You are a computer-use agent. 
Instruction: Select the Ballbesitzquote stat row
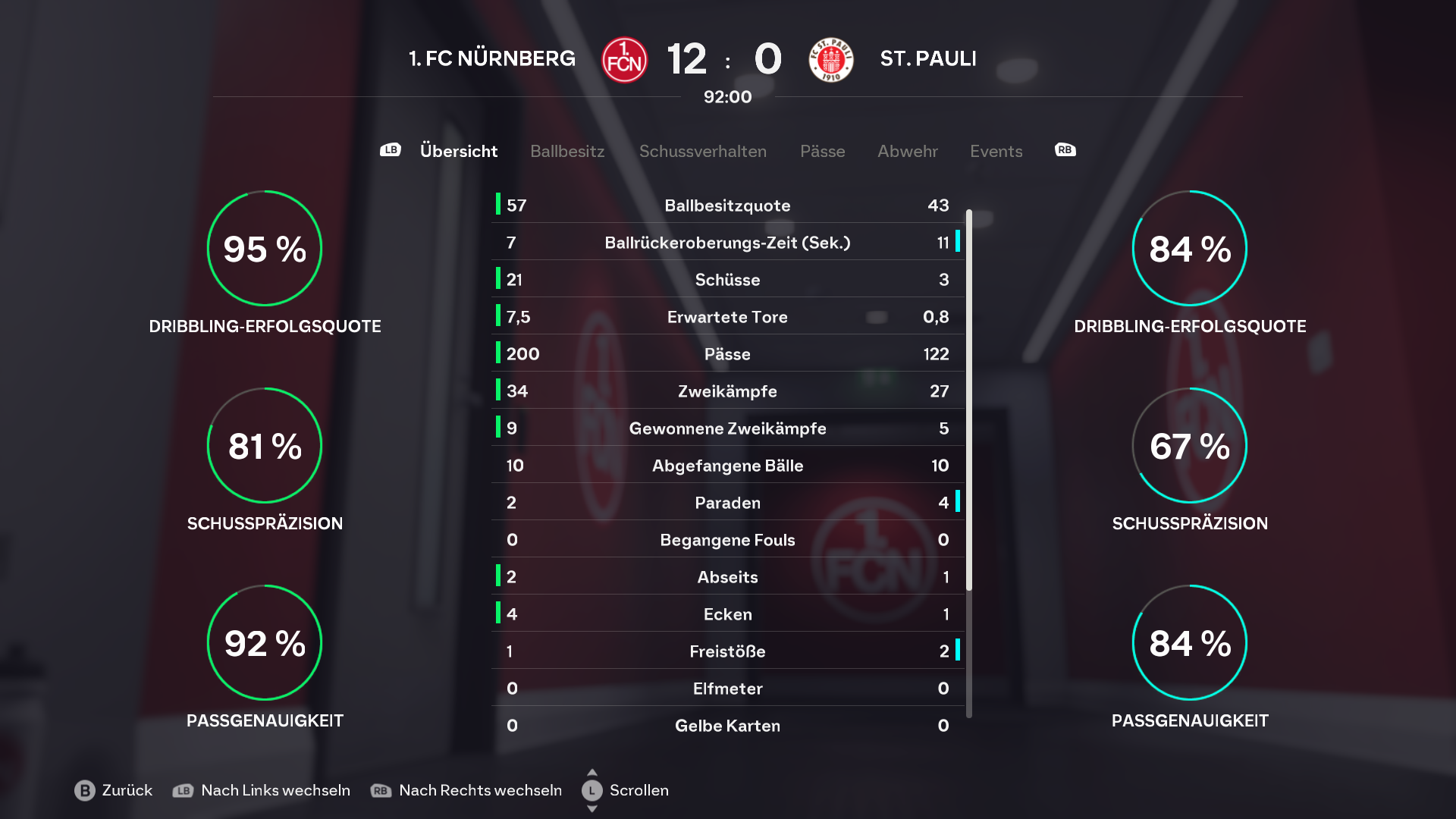pos(727,206)
